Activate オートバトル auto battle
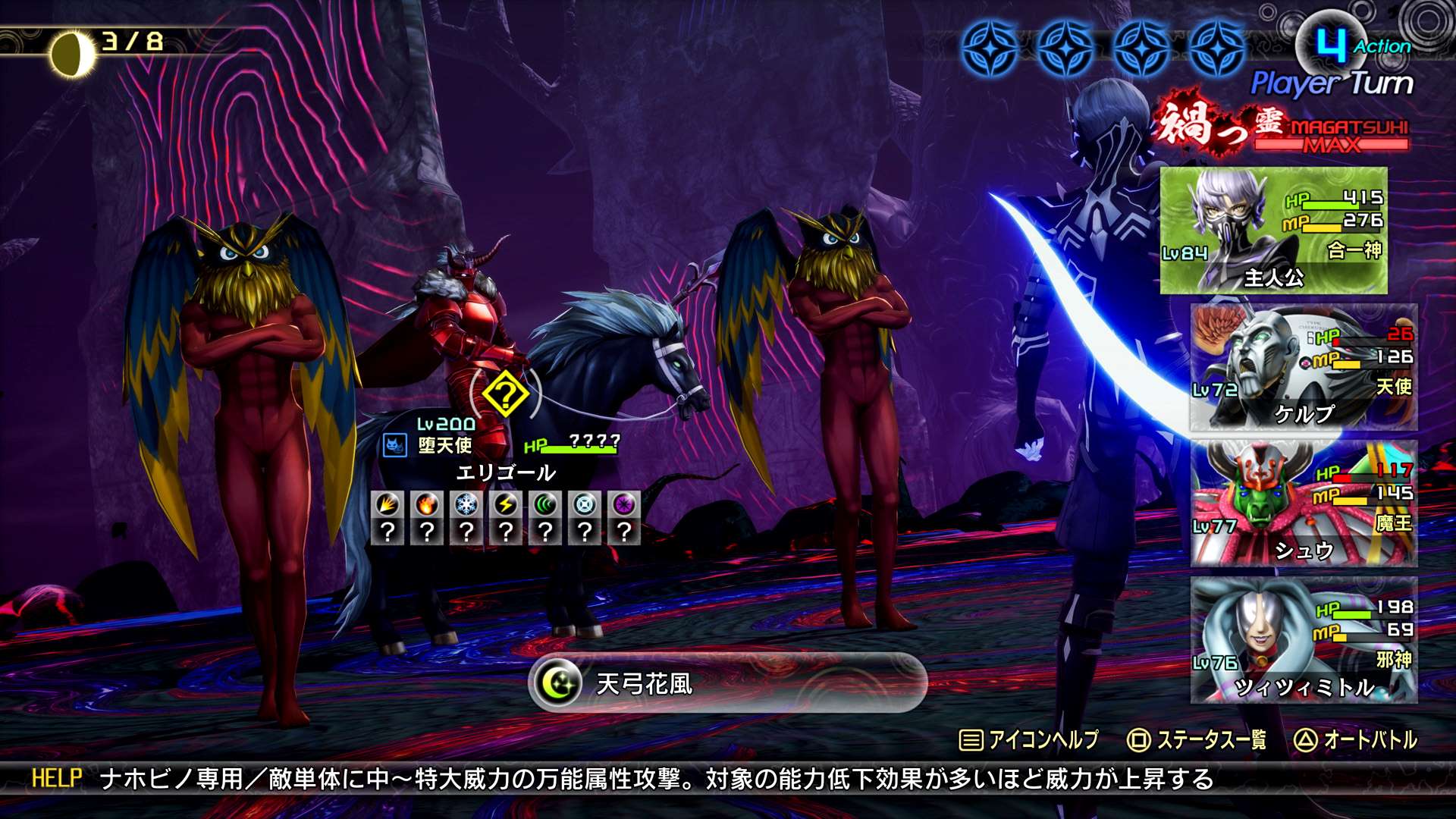This screenshot has width=1456, height=819. click(x=1356, y=740)
